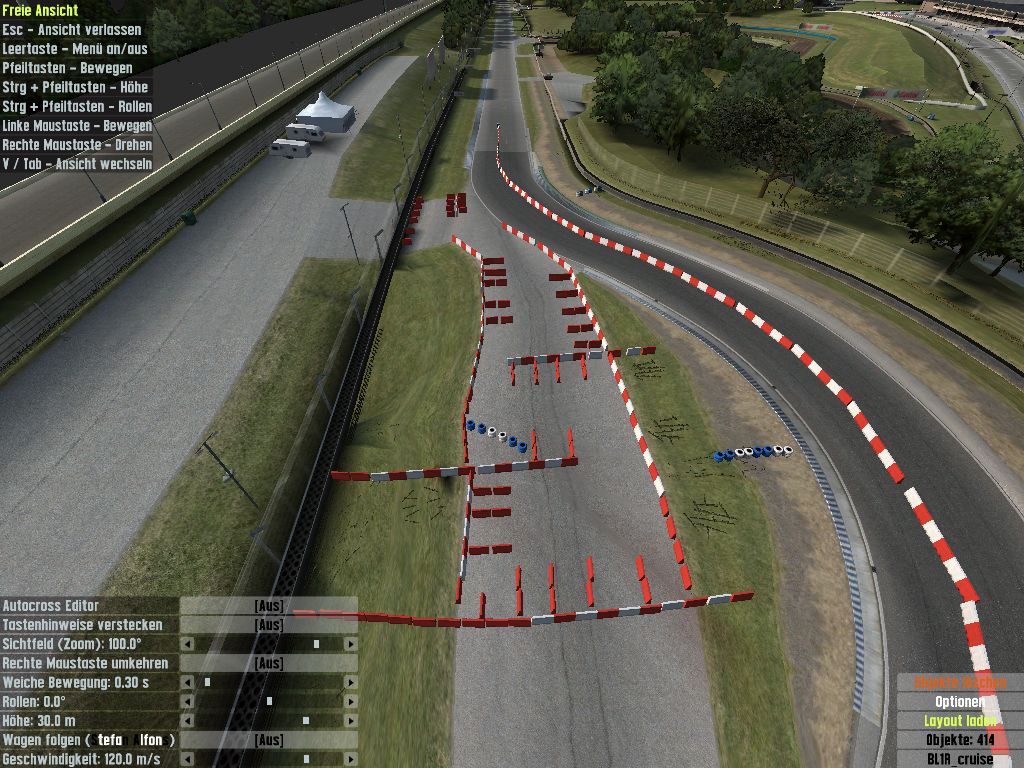The height and width of the screenshot is (768, 1024).
Task: Toggle Rechte Maustaste umkehren option
Action: coord(268,663)
